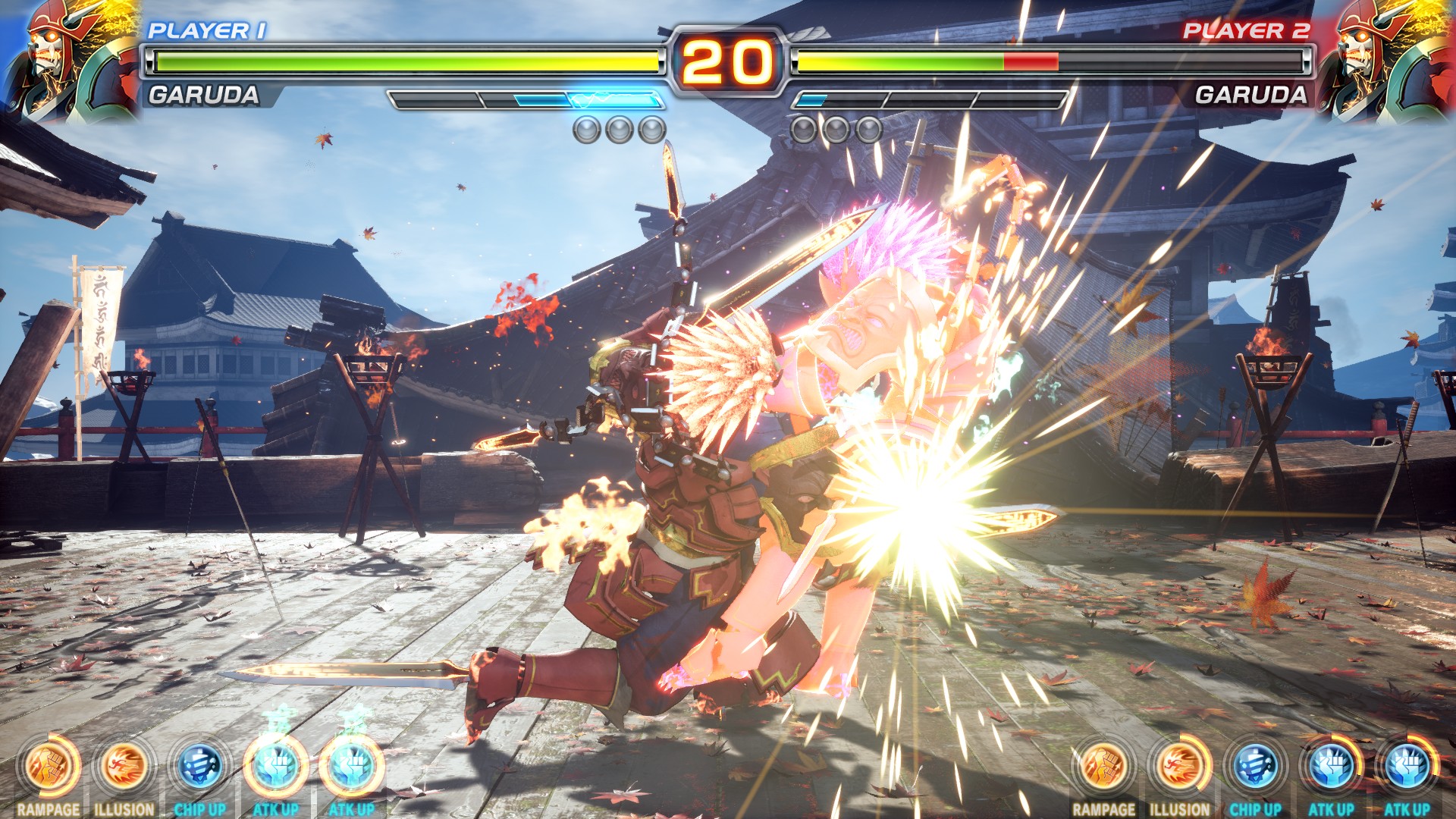Activate Player 2's Chip Up gougi icon
1456x819 pixels.
(x=1255, y=766)
